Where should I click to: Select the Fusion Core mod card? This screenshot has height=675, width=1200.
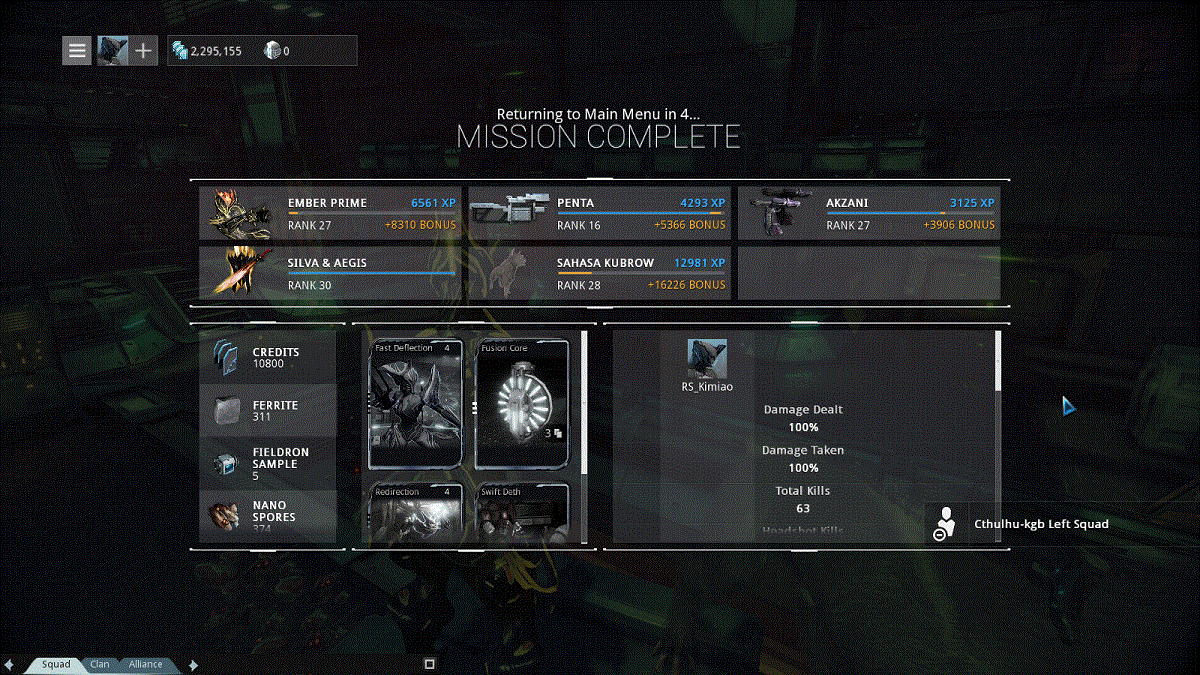pyautogui.click(x=522, y=404)
